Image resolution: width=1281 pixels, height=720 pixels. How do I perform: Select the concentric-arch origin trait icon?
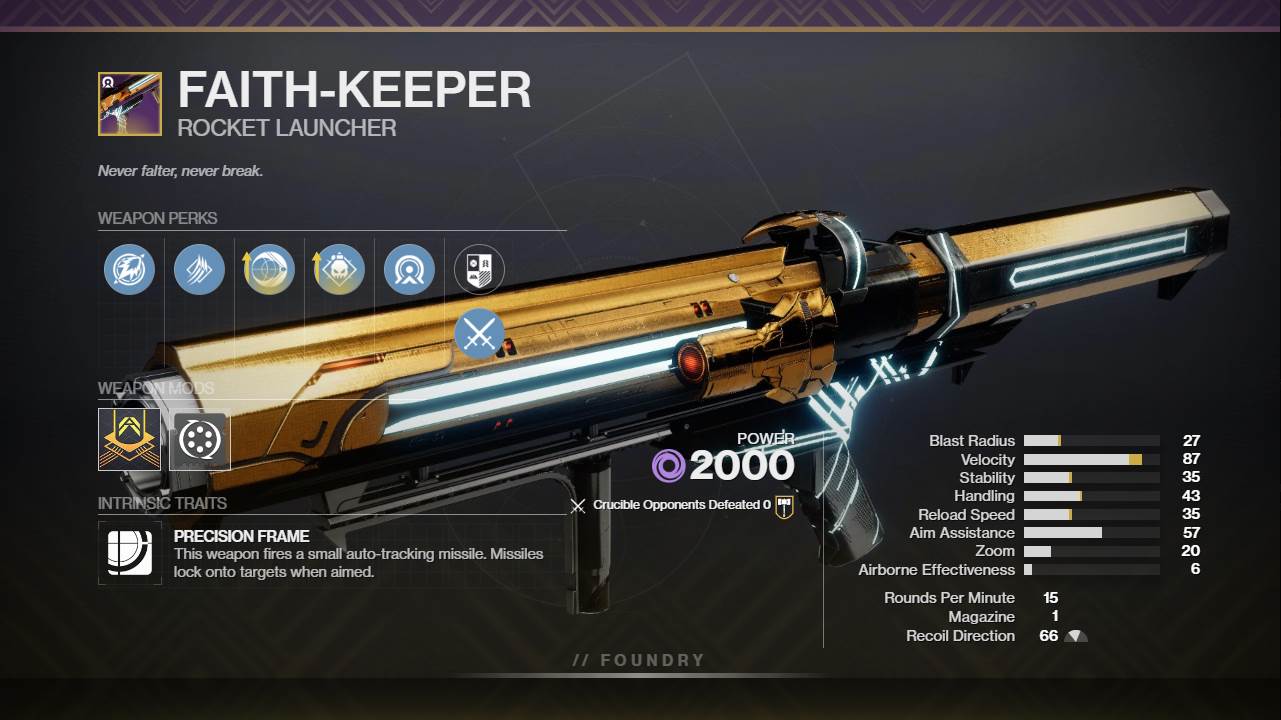pos(409,269)
